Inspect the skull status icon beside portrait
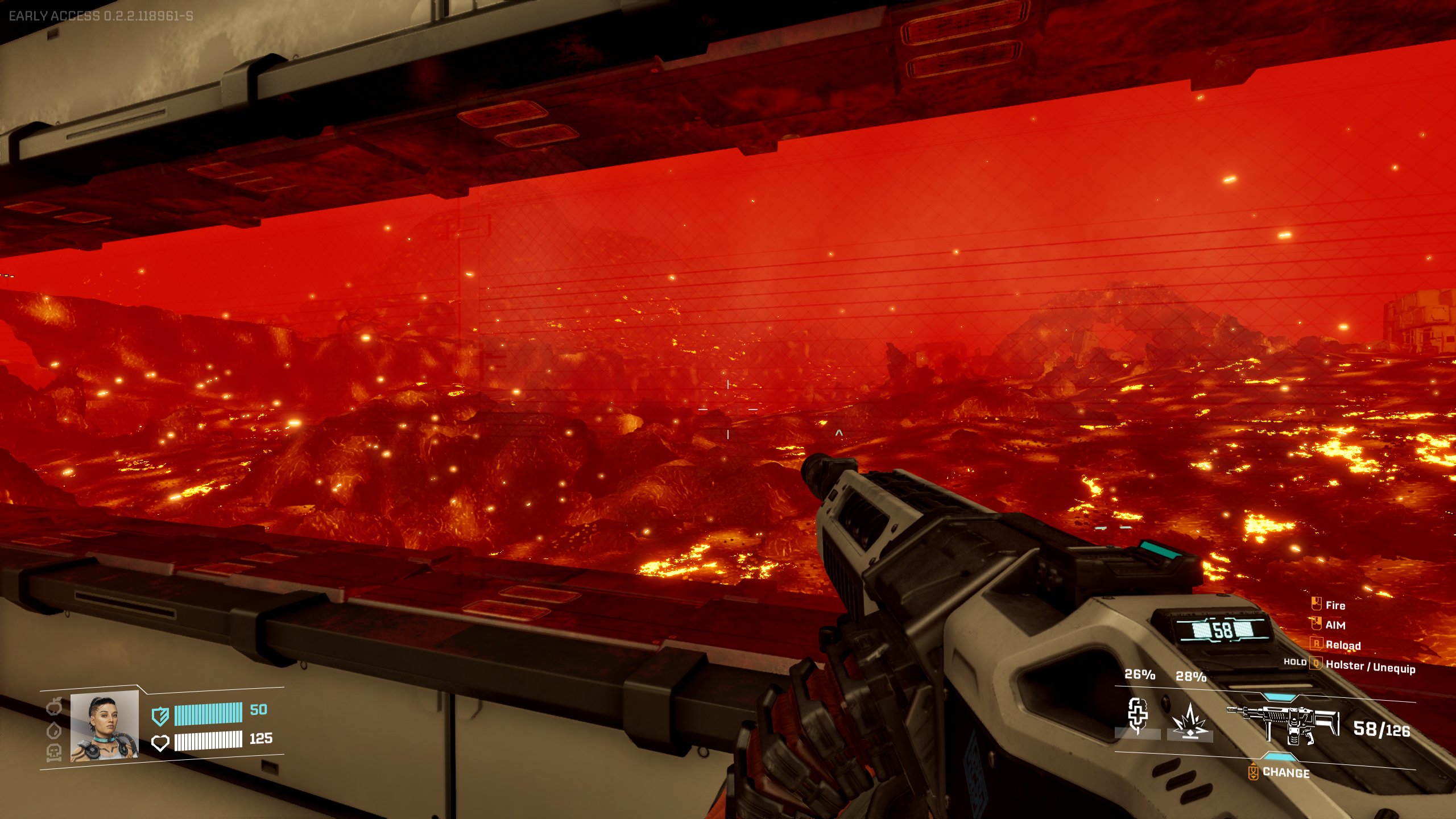Image resolution: width=1456 pixels, height=819 pixels. pos(54,752)
